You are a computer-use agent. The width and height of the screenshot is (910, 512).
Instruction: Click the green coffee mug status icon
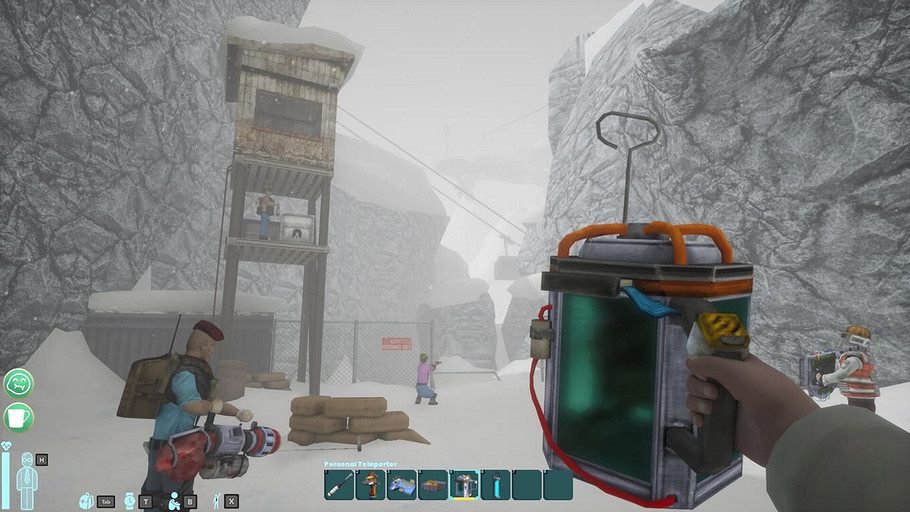click(19, 416)
